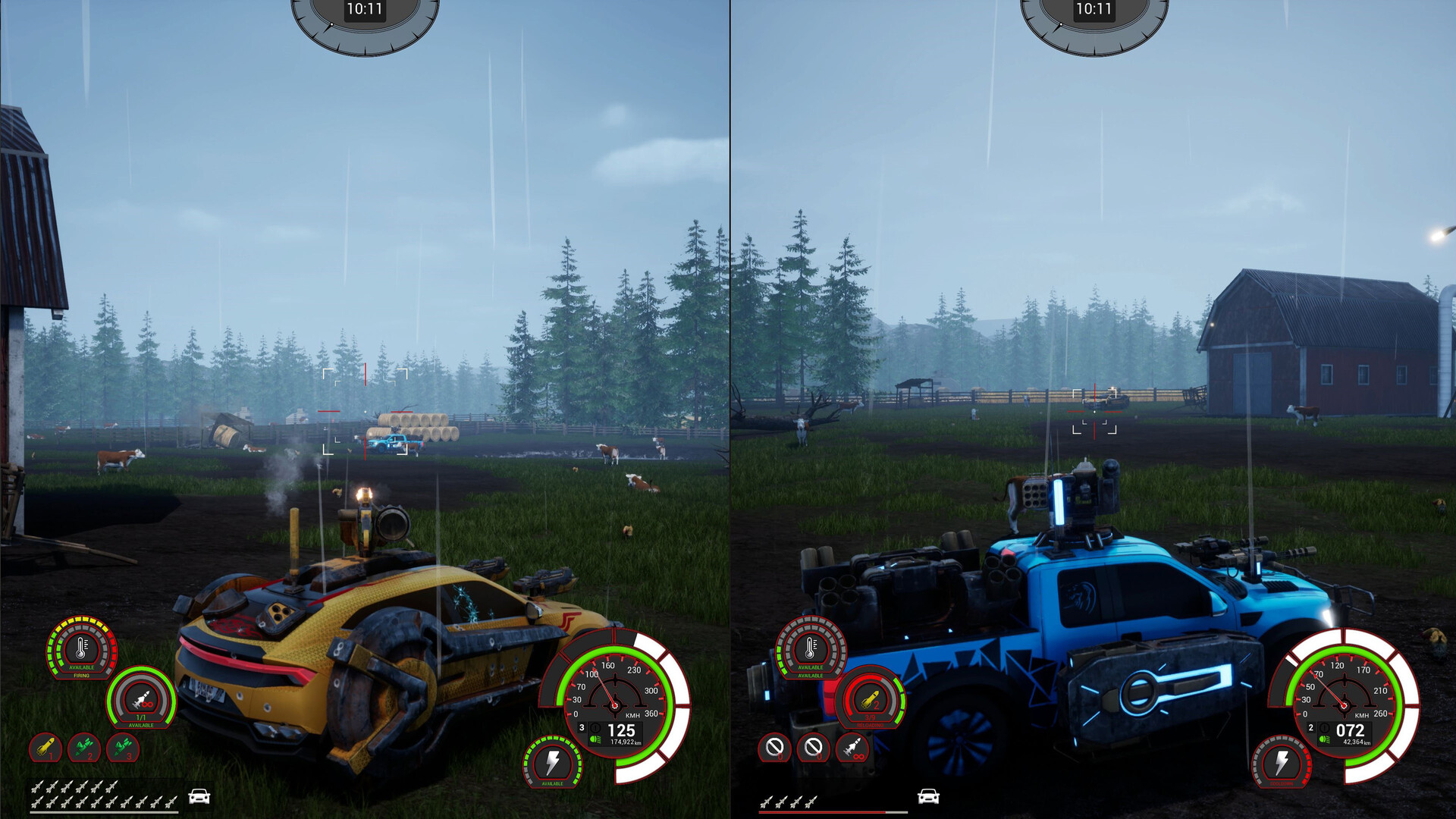Viewport: 1456px width, 819px height.
Task: Click the rocket icon with infinity ammo counter
Action: [852, 746]
